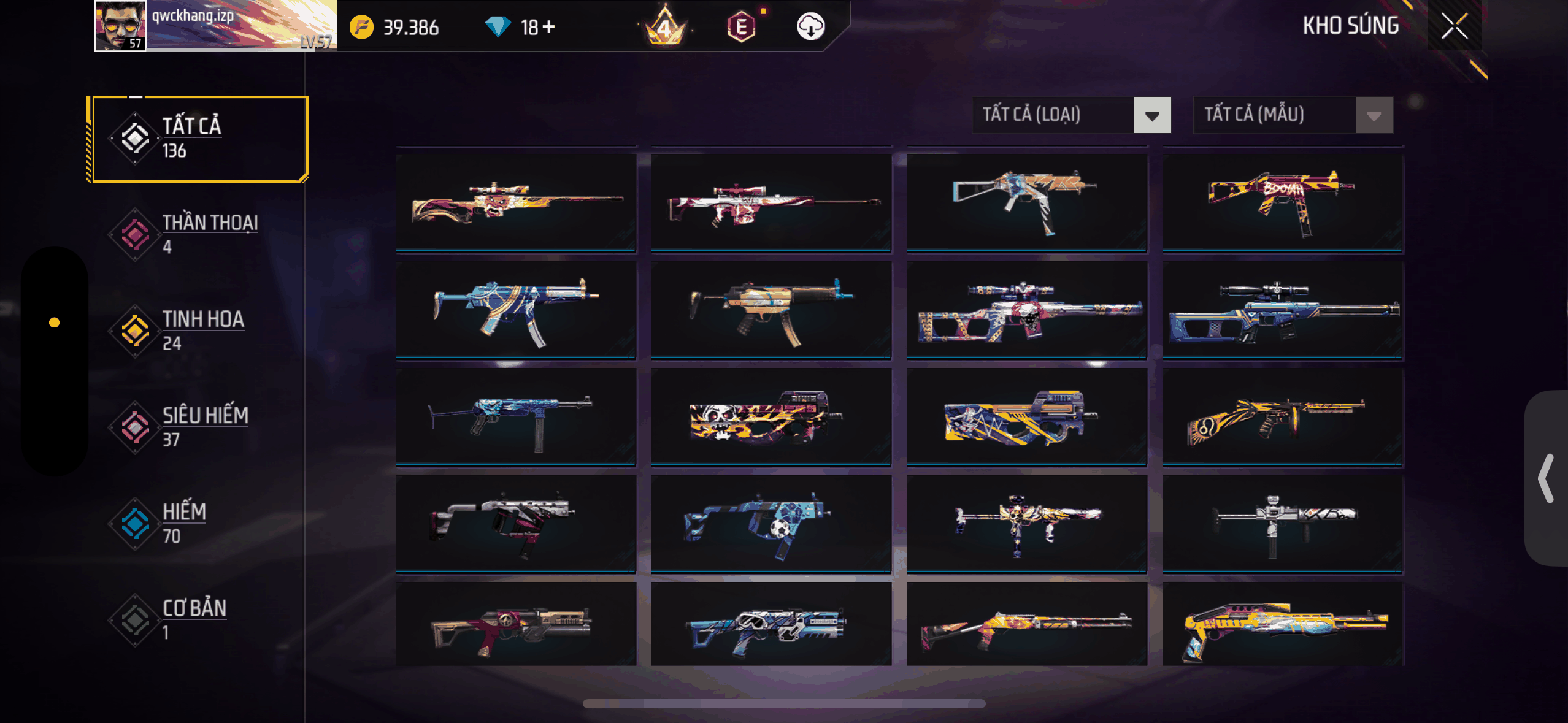Choose the blue MP40 skin
Image resolution: width=1568 pixels, height=723 pixels.
tap(515, 417)
